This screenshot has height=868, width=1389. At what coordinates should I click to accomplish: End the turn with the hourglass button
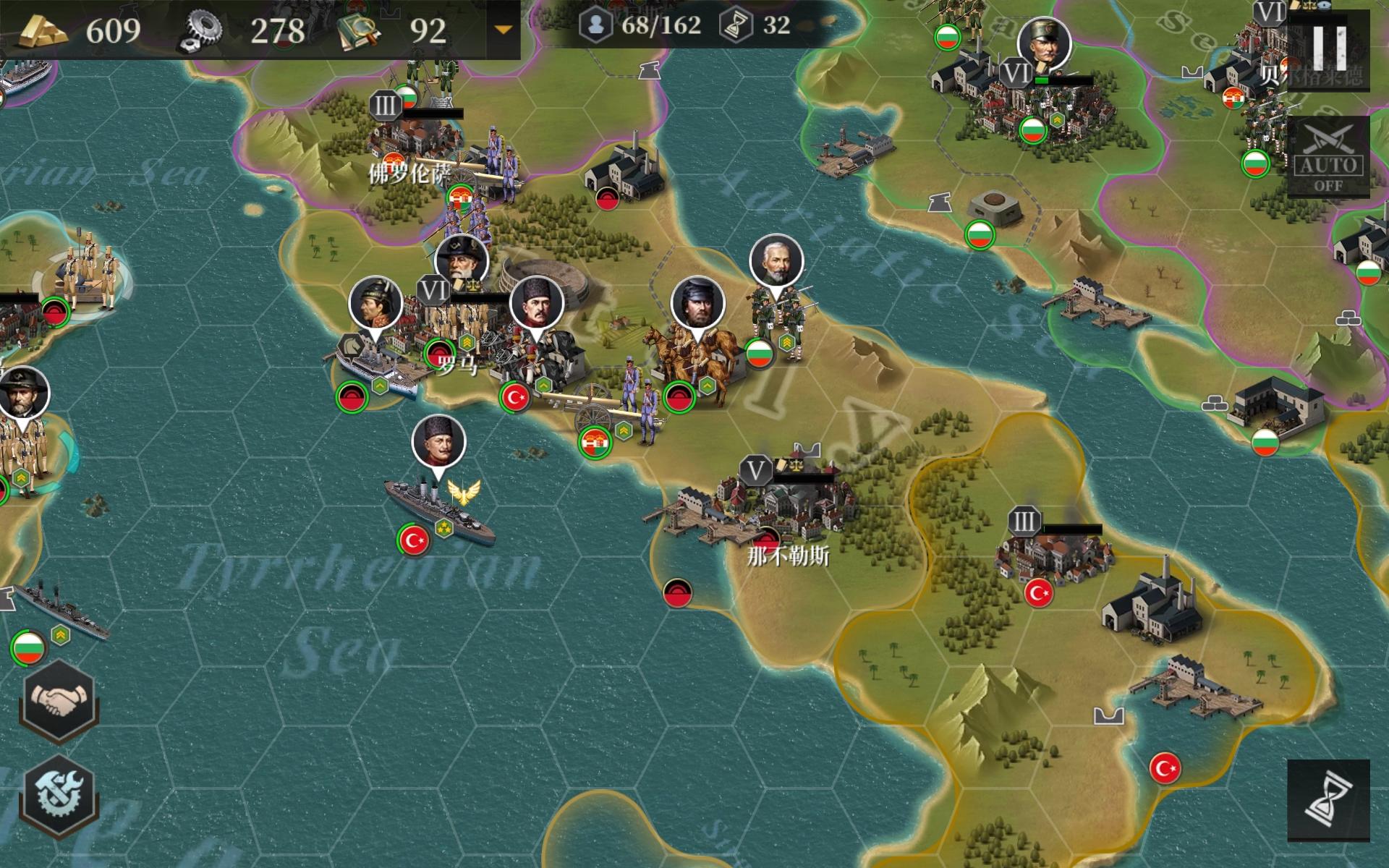click(1328, 801)
